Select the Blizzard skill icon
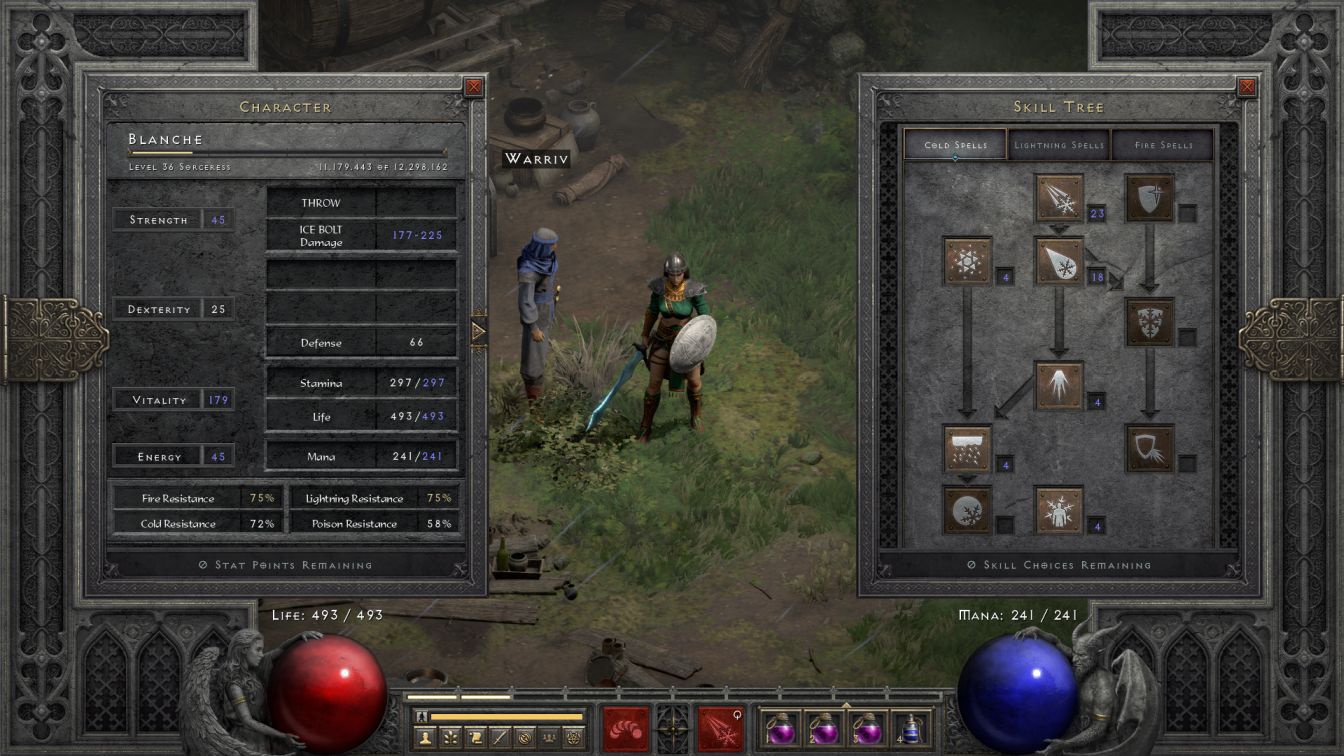Screen dimensions: 1344x756 click(967, 448)
